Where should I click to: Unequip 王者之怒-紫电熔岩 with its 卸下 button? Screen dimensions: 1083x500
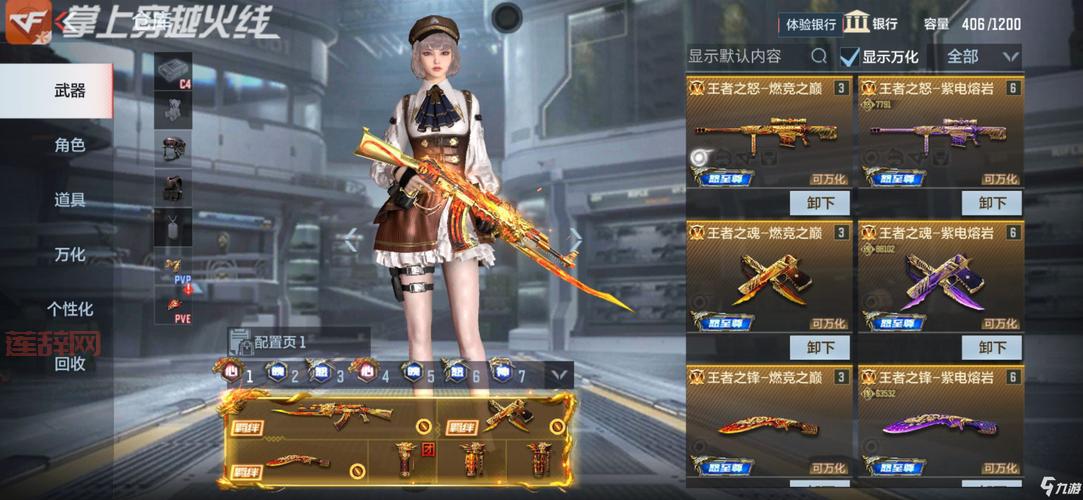coord(991,203)
